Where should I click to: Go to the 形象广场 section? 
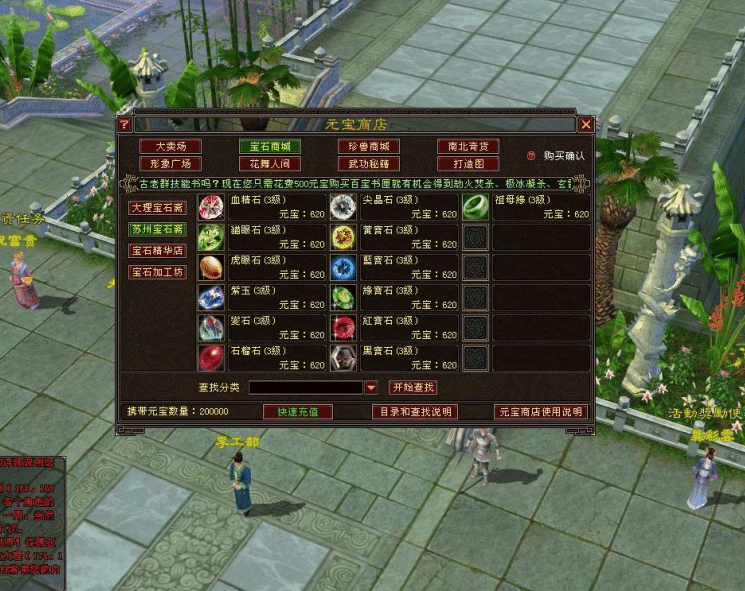pos(170,163)
